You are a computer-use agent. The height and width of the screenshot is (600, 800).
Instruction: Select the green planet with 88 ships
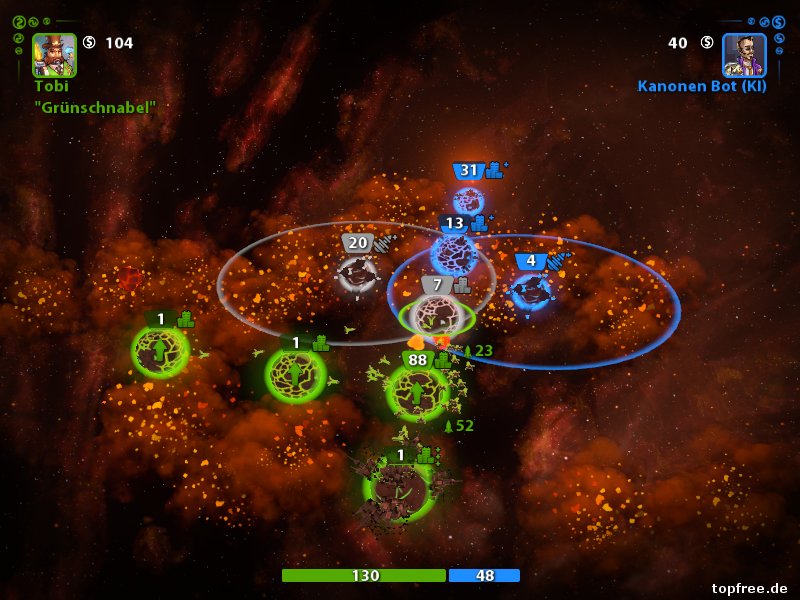[417, 393]
